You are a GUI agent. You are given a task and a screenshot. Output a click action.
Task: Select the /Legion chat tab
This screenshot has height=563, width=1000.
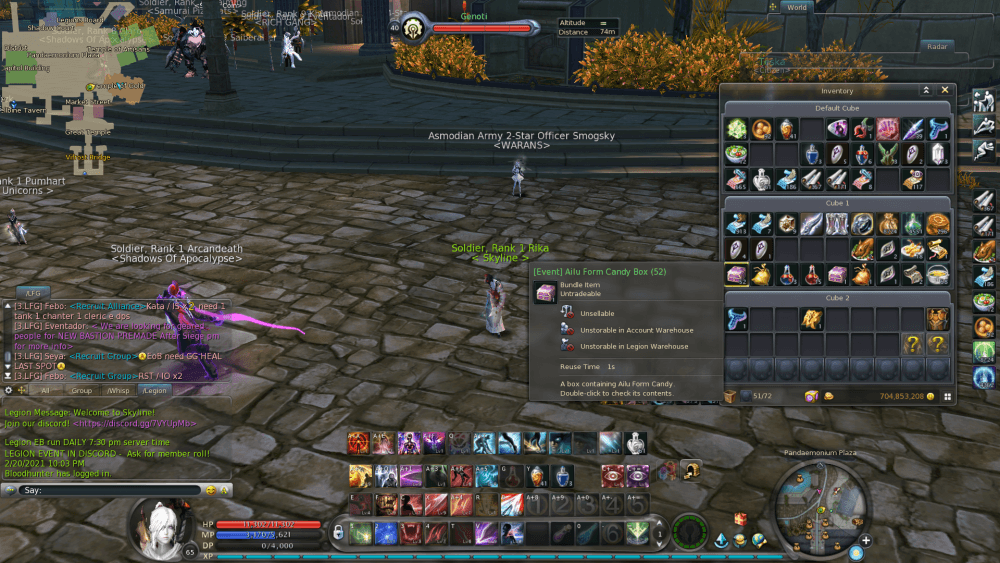click(x=154, y=391)
